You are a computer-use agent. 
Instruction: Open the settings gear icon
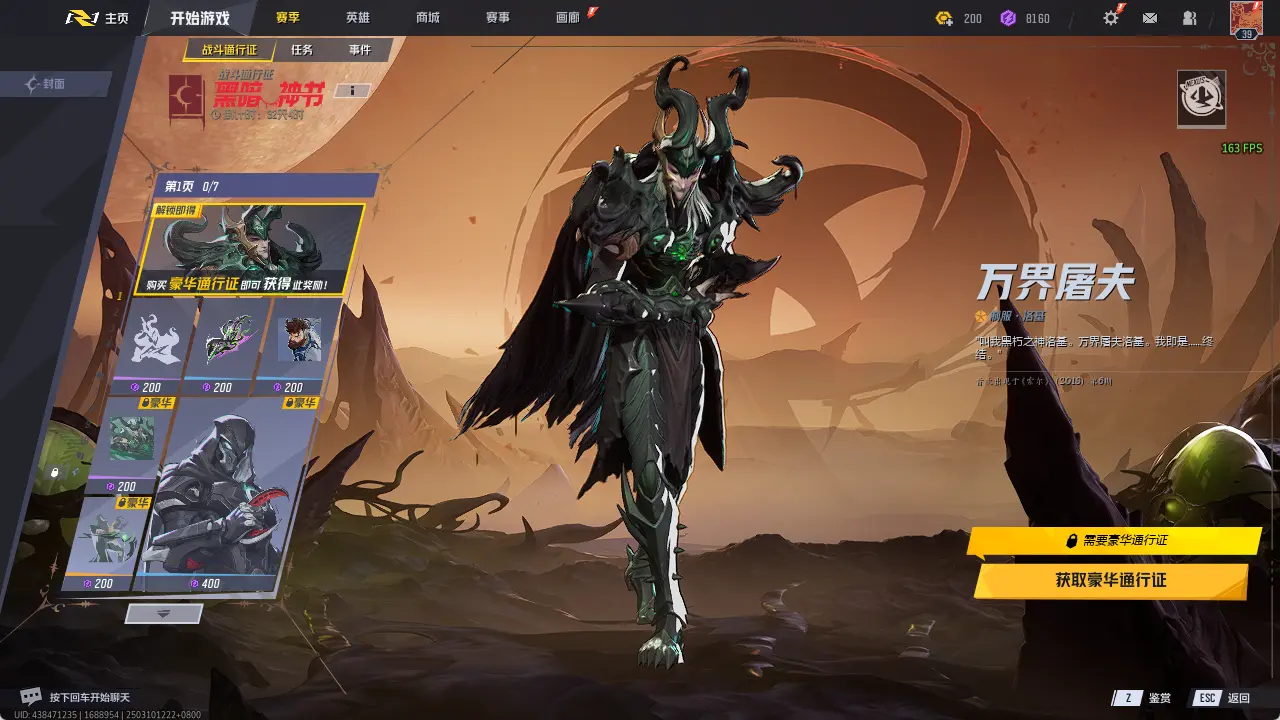tap(1110, 18)
